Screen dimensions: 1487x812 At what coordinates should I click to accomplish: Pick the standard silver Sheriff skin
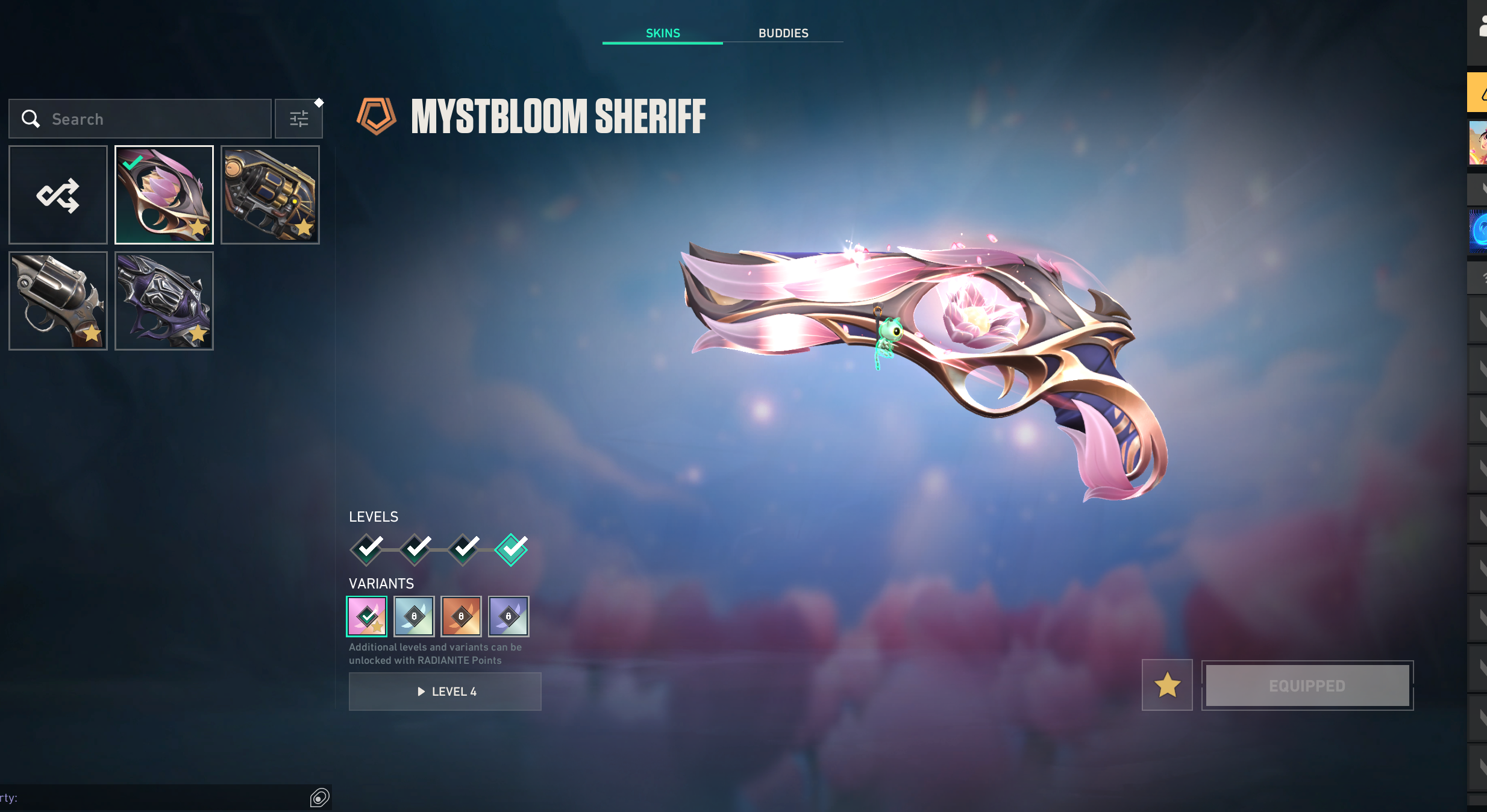(58, 301)
